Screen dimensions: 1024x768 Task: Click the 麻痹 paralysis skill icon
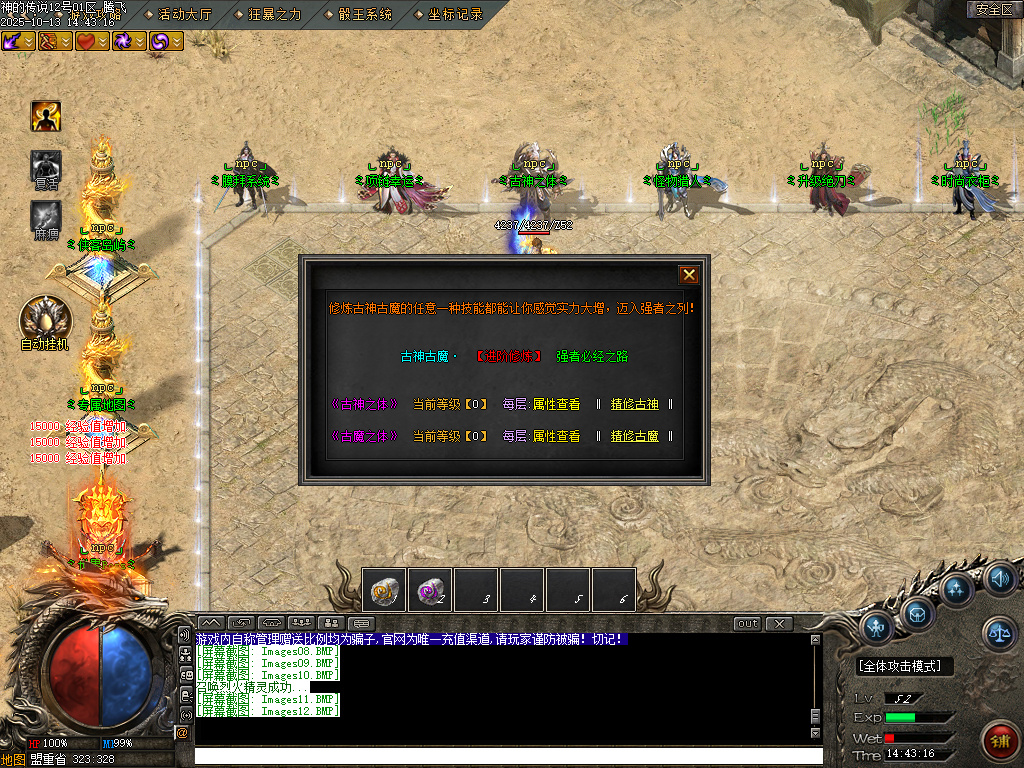point(46,215)
